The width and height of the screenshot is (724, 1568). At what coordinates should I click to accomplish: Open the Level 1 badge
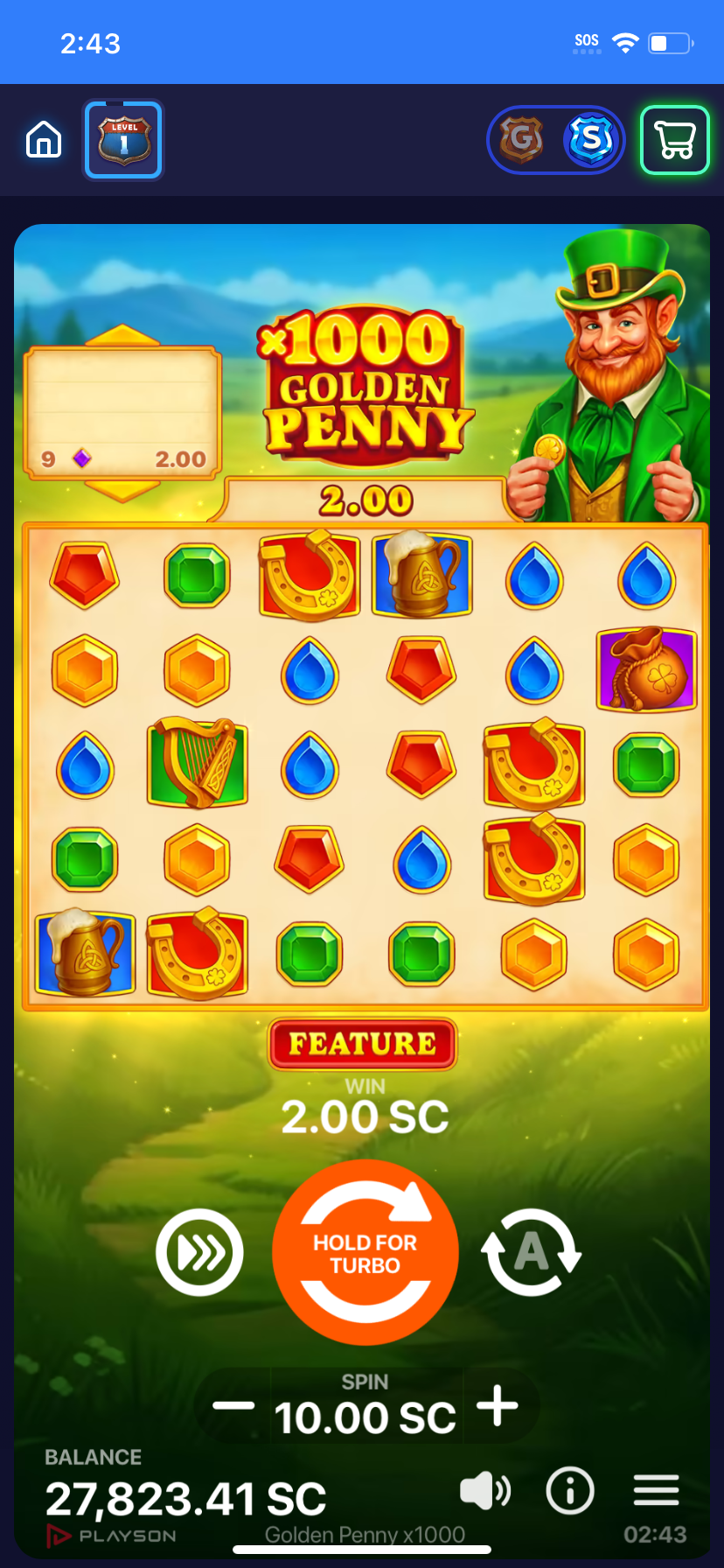click(123, 140)
